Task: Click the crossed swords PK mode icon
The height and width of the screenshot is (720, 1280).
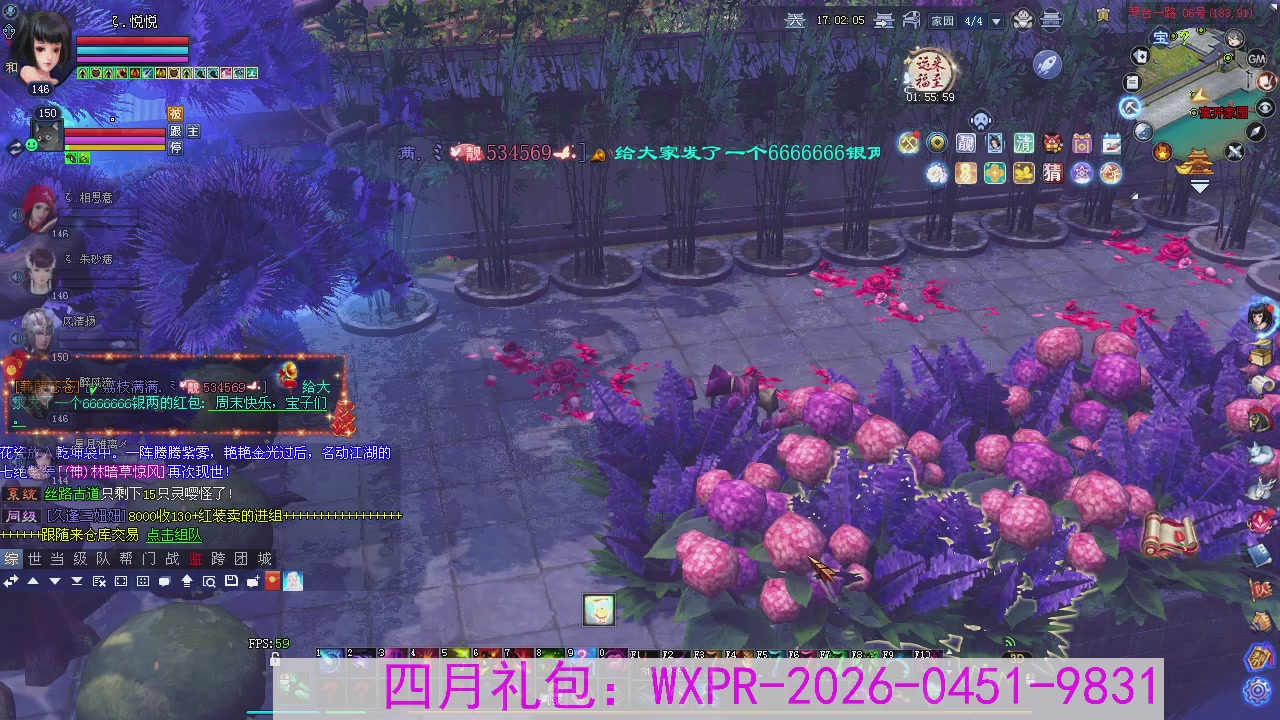Action: coord(1234,151)
